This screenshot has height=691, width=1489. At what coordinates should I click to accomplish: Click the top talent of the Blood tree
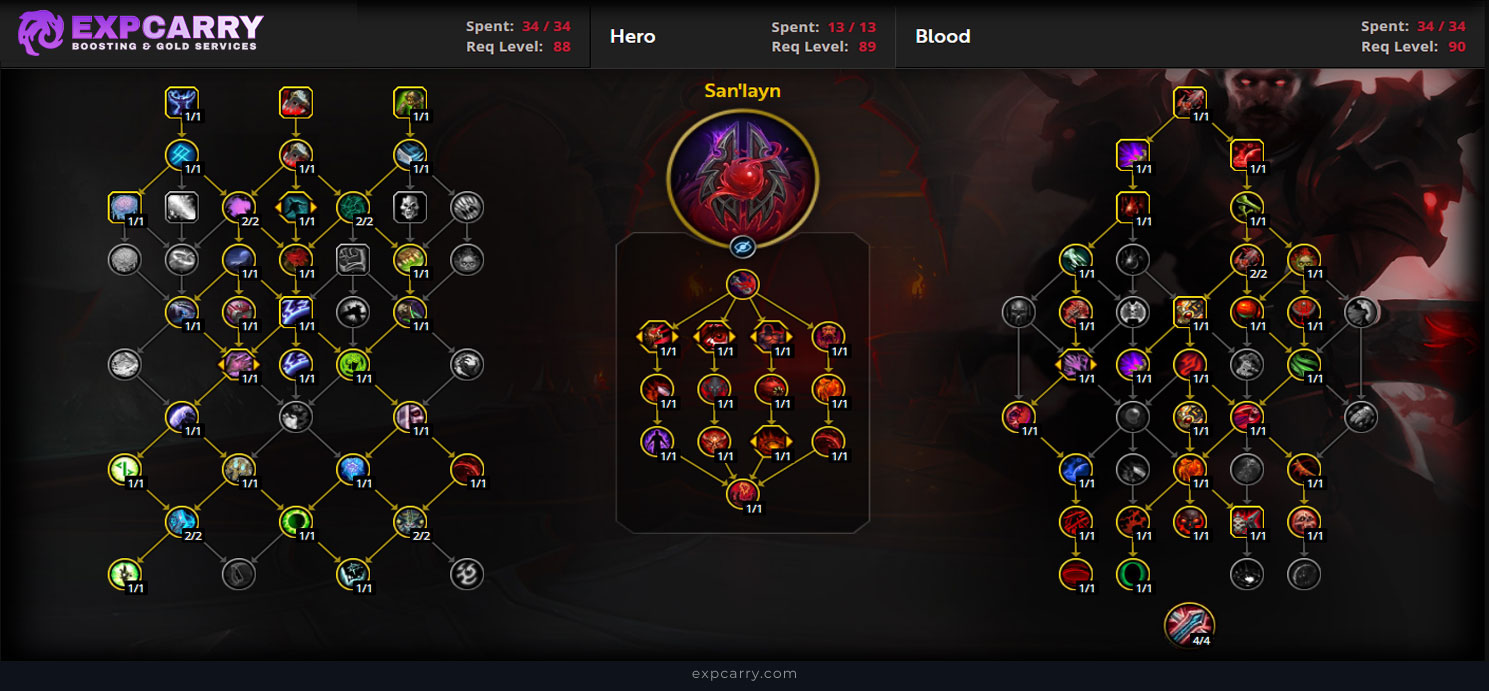1189,102
